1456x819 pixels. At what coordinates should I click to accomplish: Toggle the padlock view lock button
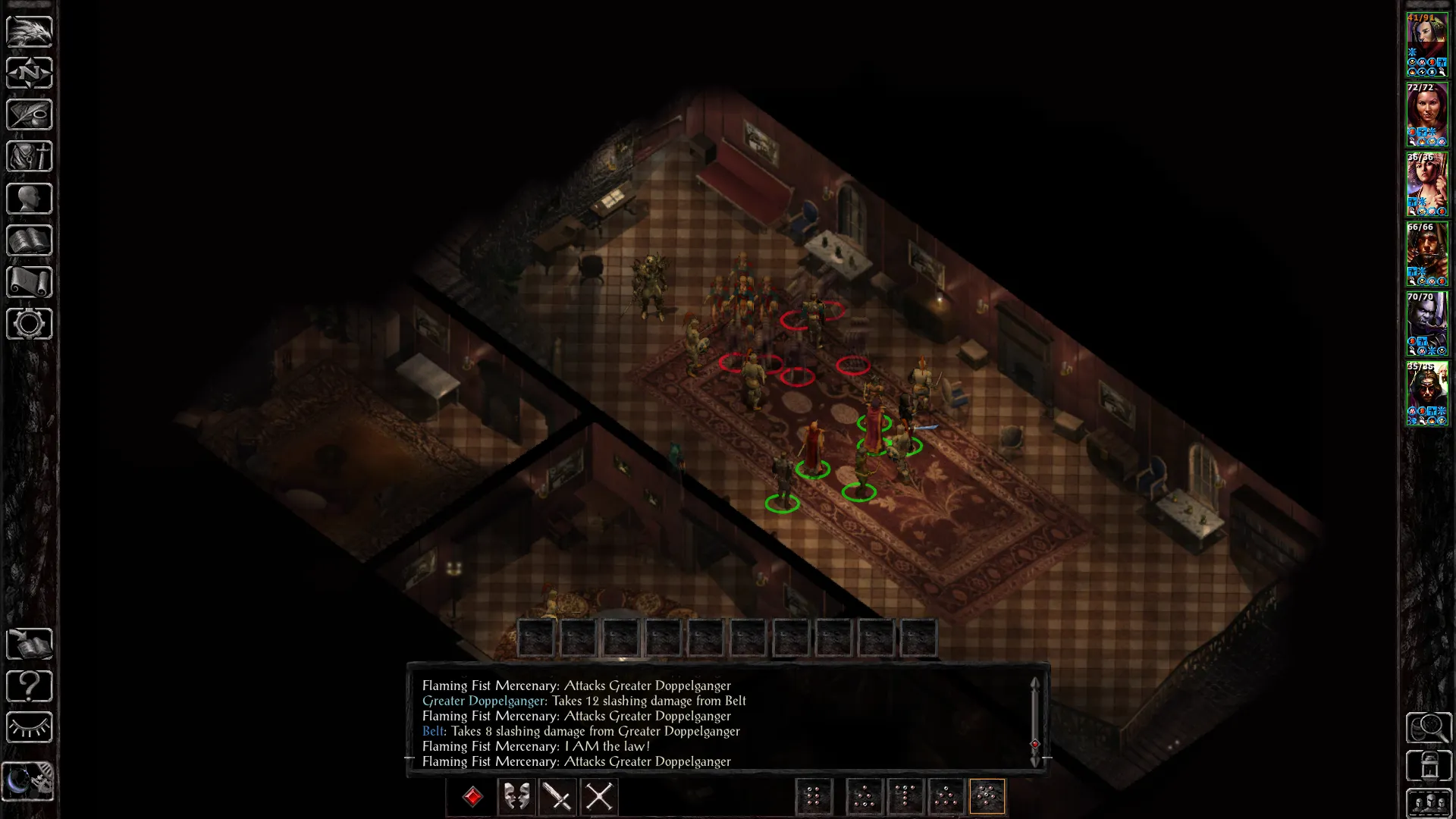[x=1429, y=766]
